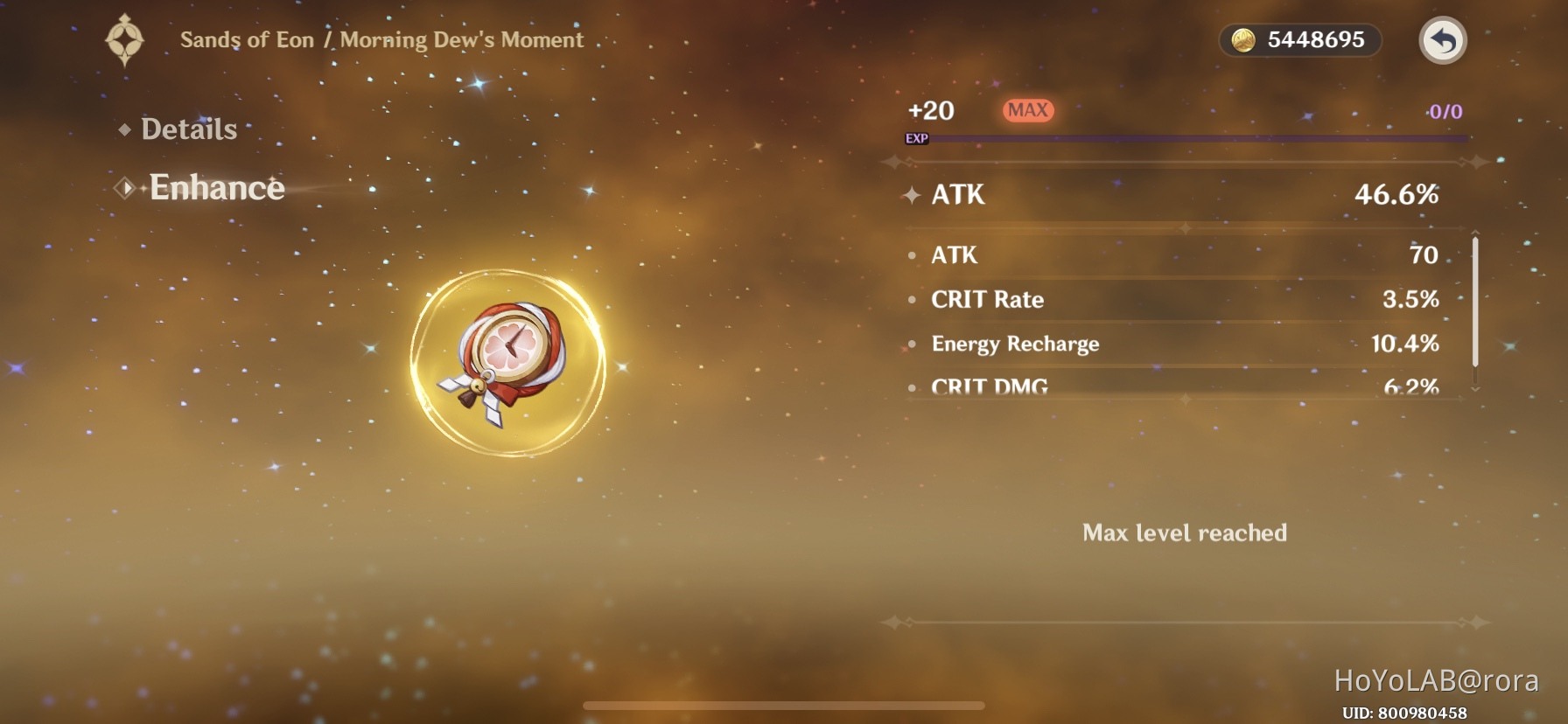The image size is (1568, 724).
Task: Click the diamond icon beside Details
Action: [x=125, y=129]
